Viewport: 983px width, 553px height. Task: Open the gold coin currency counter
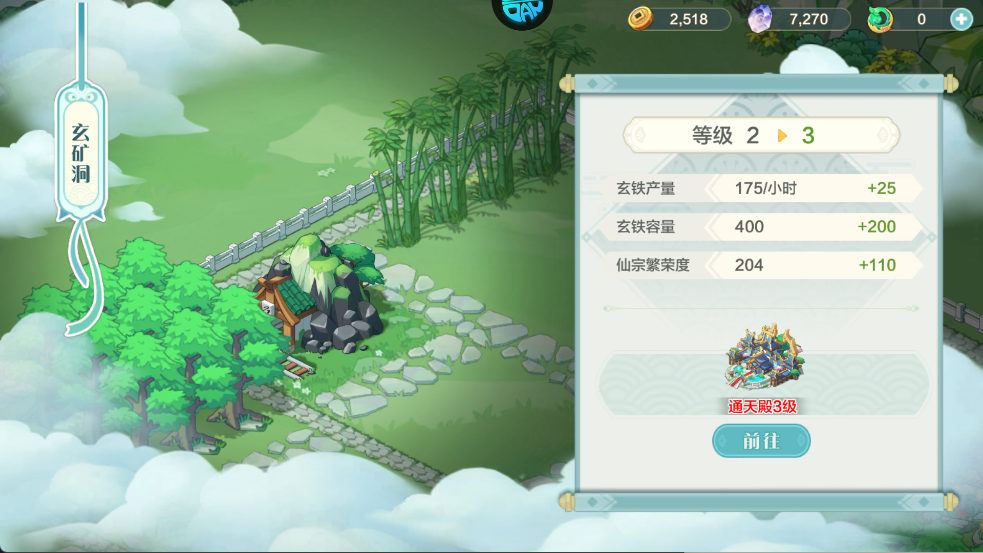(x=680, y=19)
